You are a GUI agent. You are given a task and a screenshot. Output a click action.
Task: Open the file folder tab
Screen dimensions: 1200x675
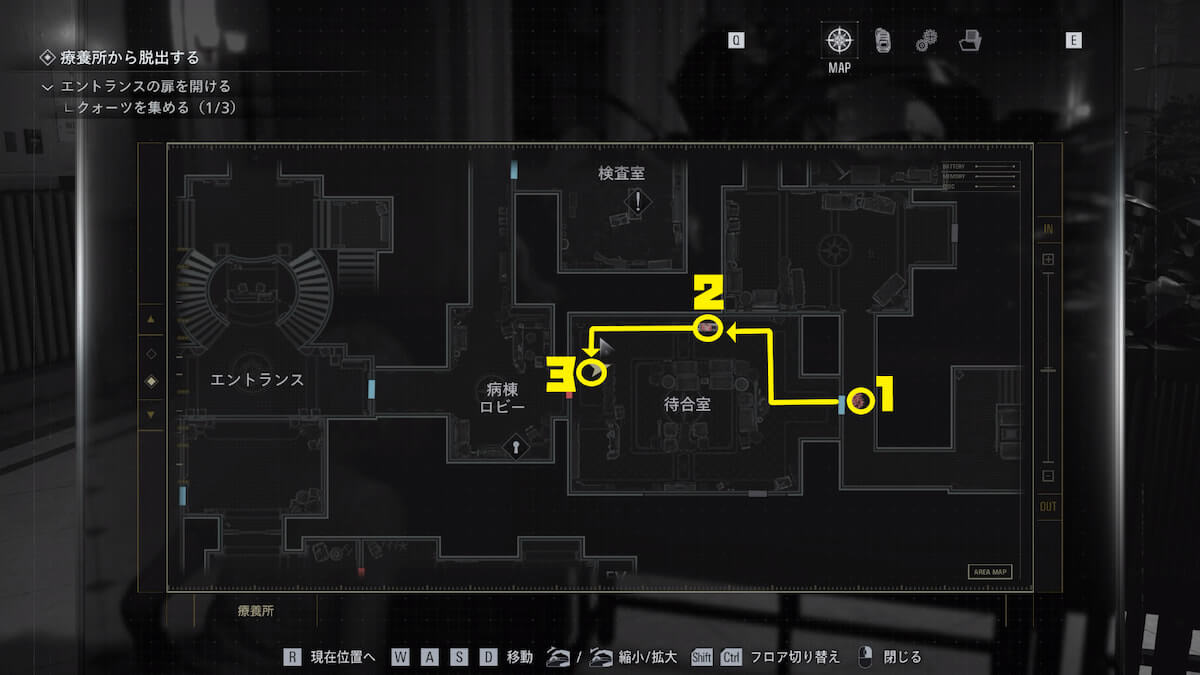[969, 41]
